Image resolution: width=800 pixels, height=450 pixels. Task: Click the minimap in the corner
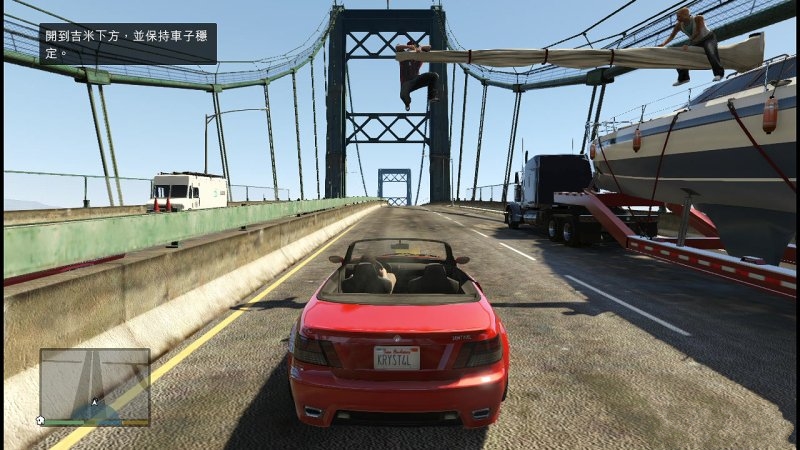[x=95, y=385]
